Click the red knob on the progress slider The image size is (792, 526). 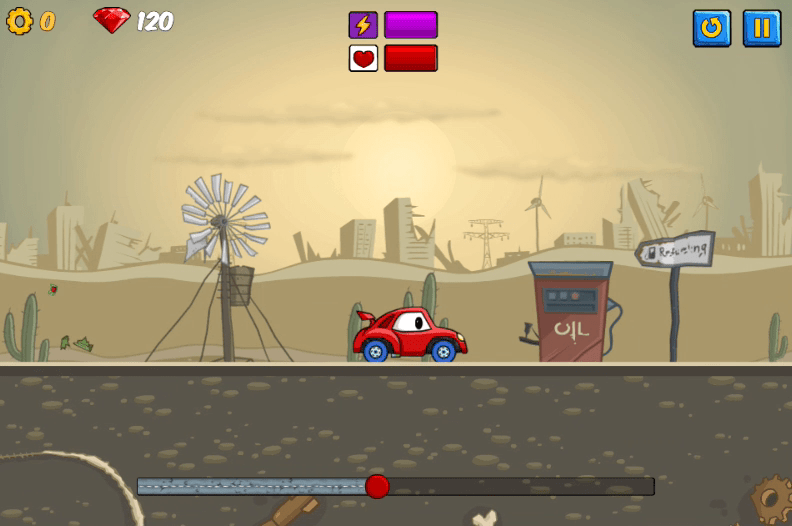click(x=377, y=486)
